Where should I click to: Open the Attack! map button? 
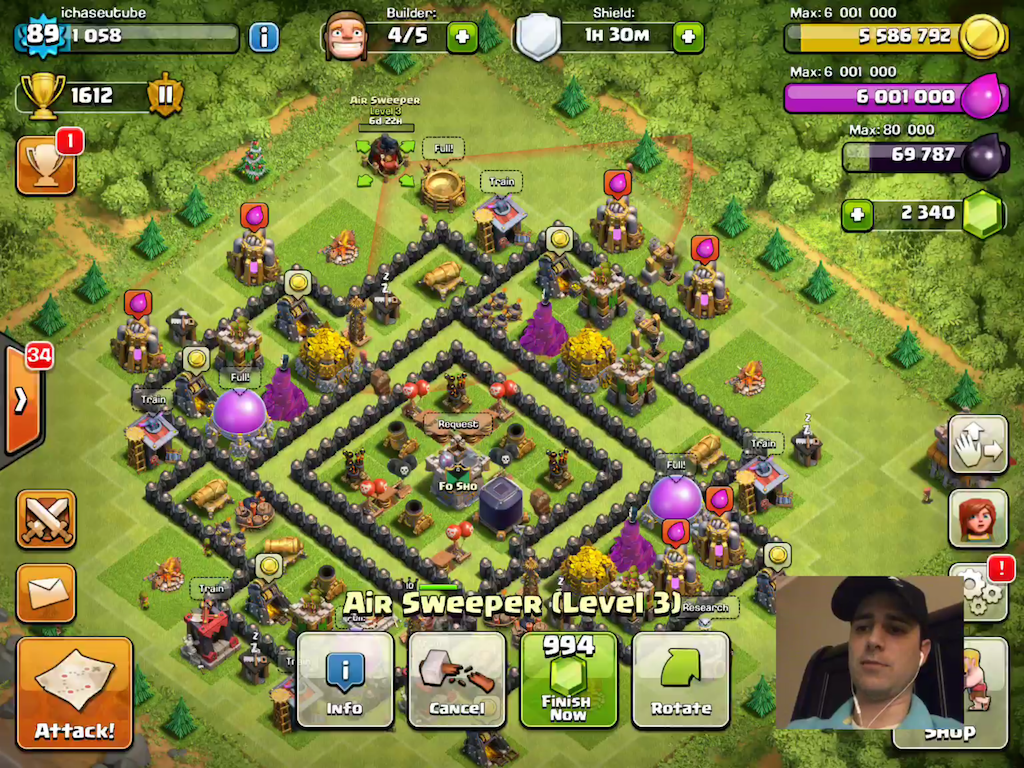point(74,692)
